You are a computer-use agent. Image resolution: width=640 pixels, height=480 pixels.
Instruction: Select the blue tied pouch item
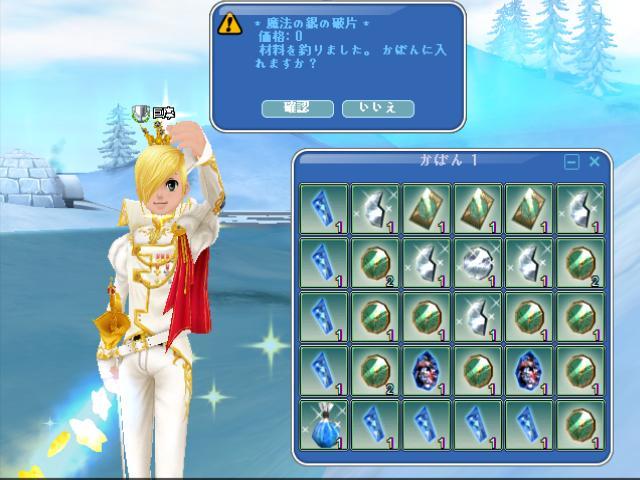(x=324, y=424)
